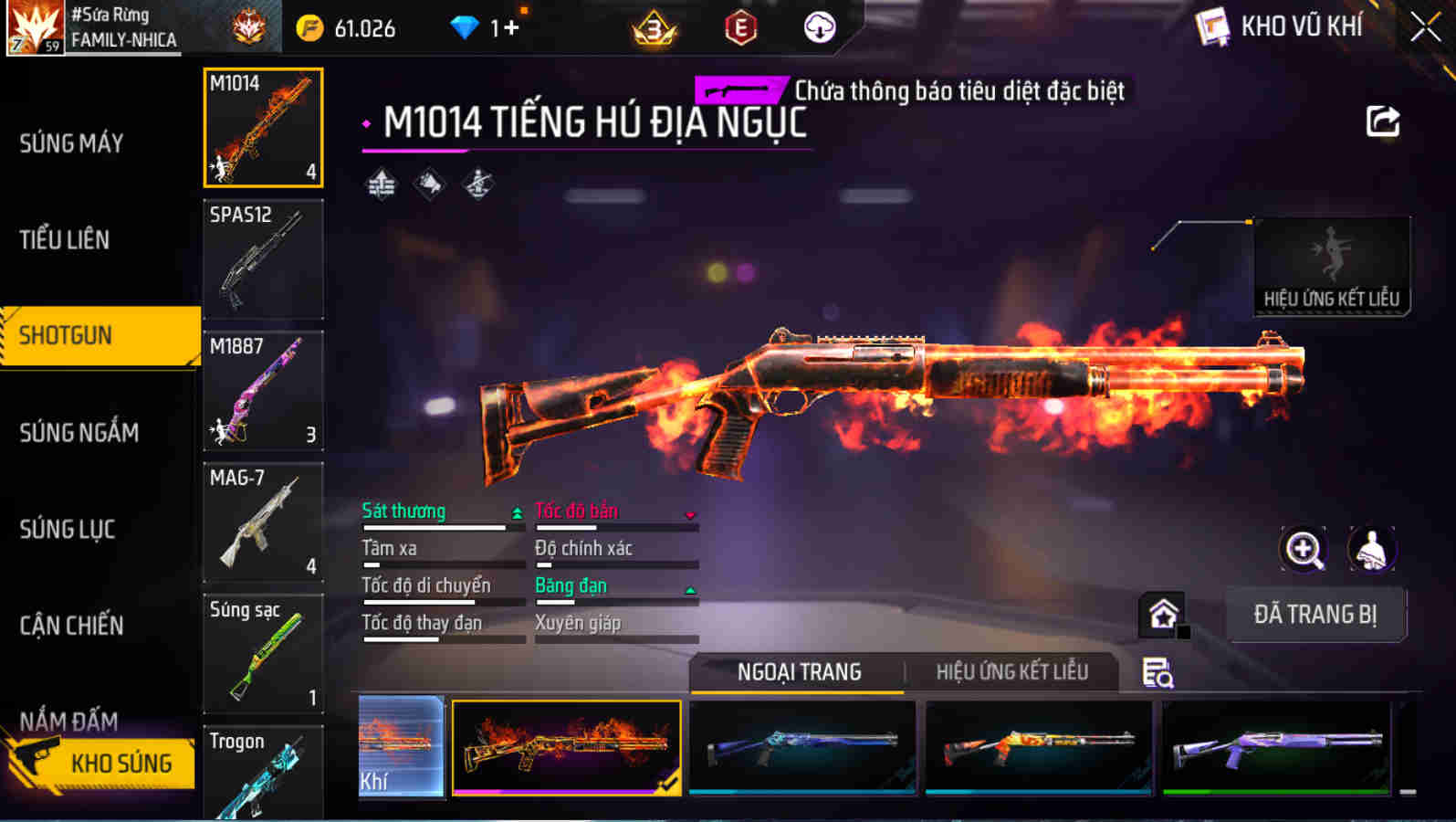The image size is (1456, 822).
Task: Select the SÚNG NGẮM category in the left menu
Action: pyautogui.click(x=79, y=432)
